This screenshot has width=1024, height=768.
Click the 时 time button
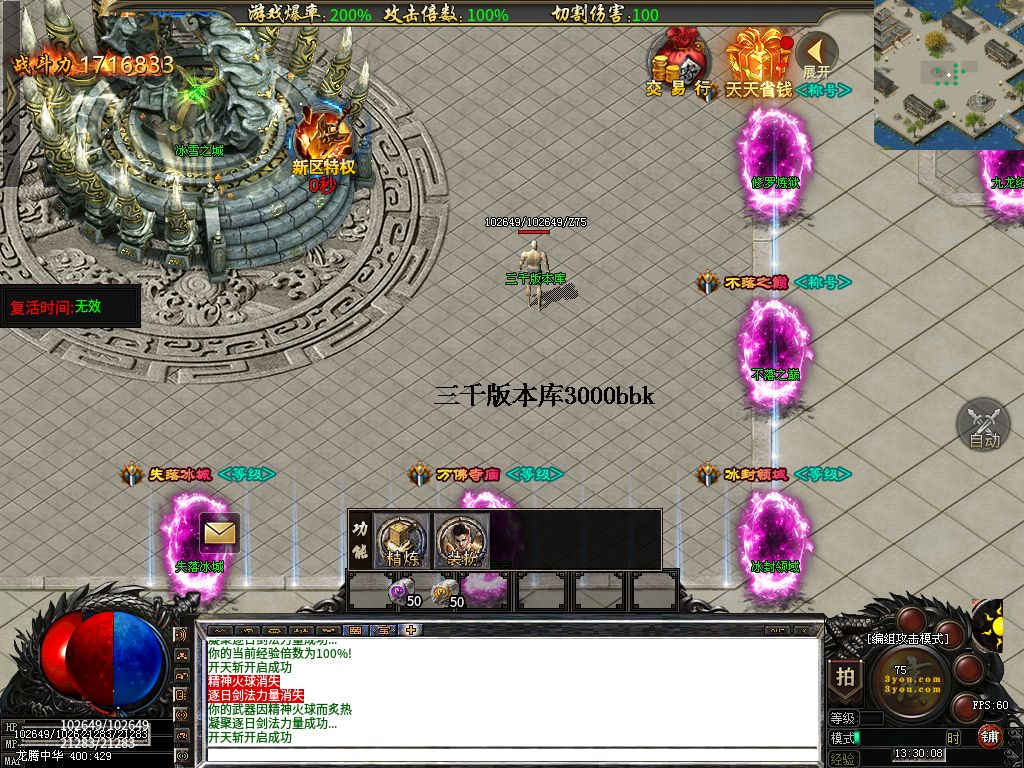click(x=953, y=738)
